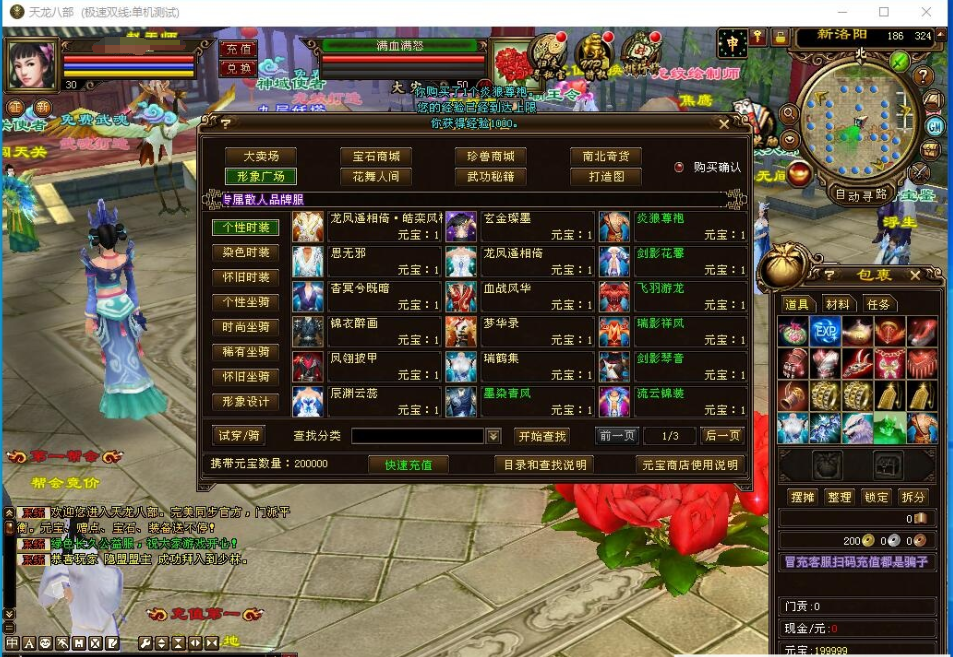Open the 查找分类 search category dropdown

point(493,436)
